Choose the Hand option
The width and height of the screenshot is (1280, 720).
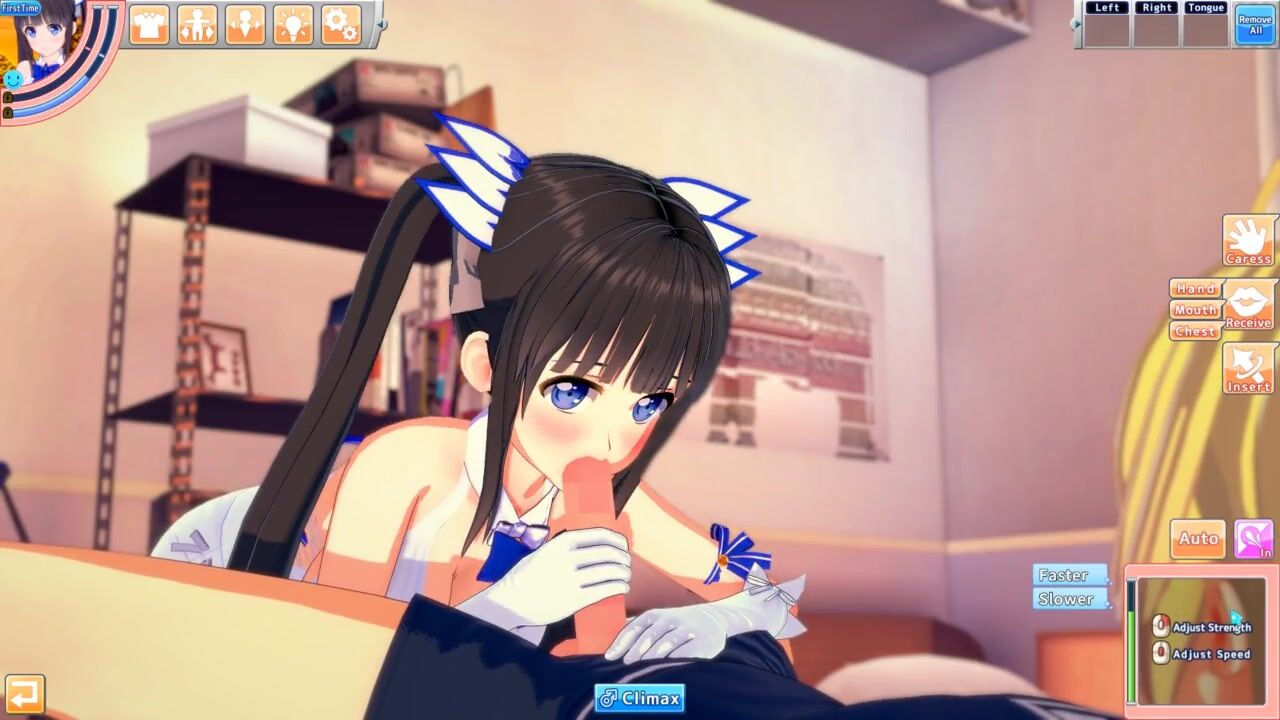[x=1195, y=288]
